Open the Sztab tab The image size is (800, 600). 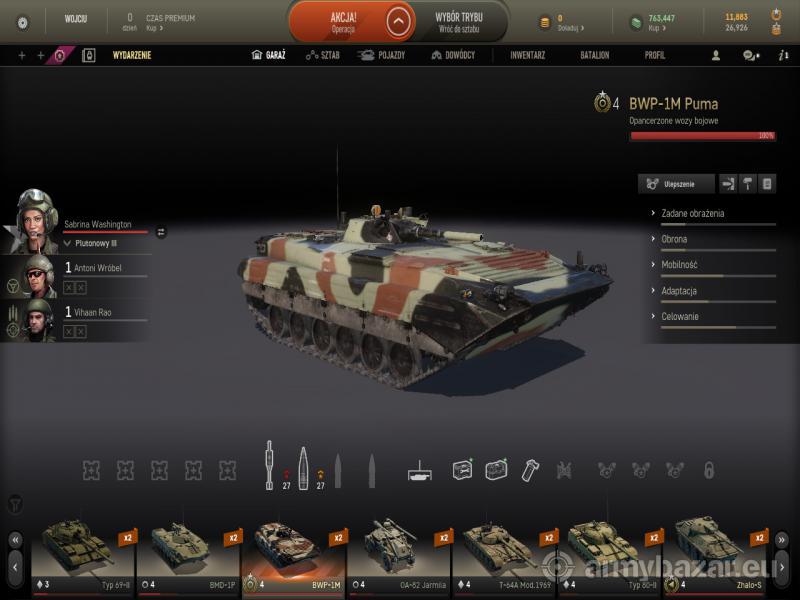click(323, 55)
